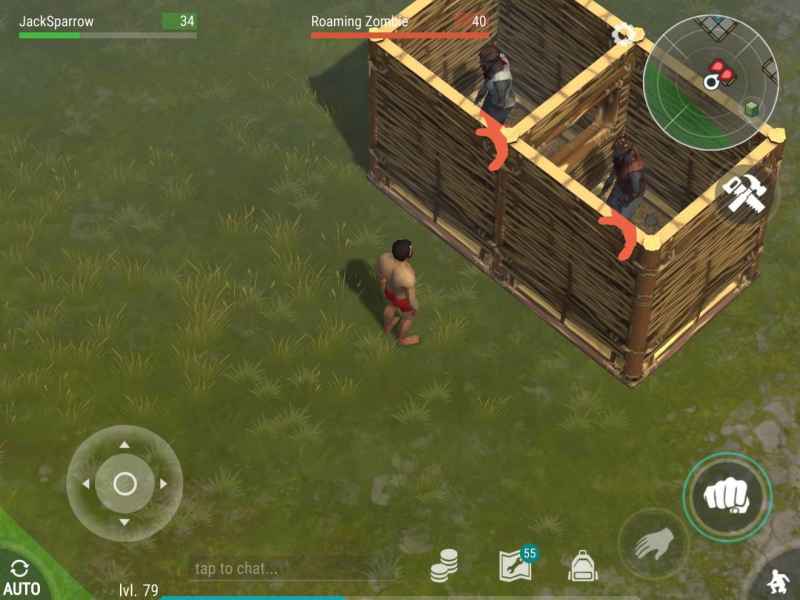Open the coins shop icon

pos(445,567)
